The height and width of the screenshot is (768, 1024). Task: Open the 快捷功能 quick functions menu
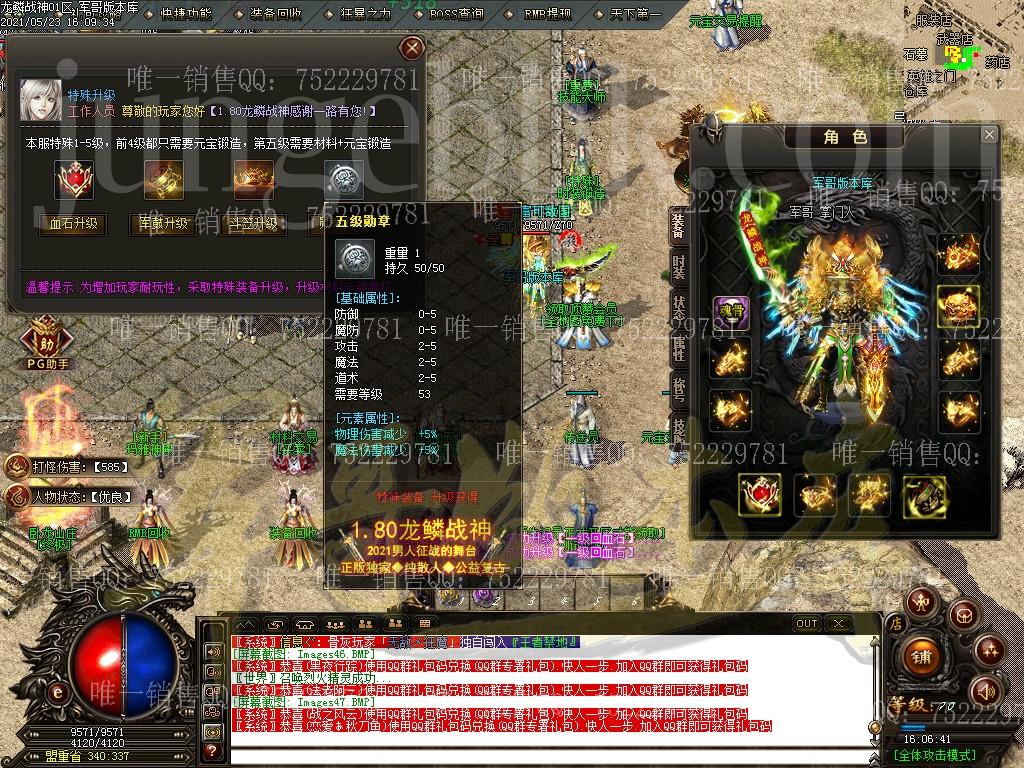(x=185, y=14)
